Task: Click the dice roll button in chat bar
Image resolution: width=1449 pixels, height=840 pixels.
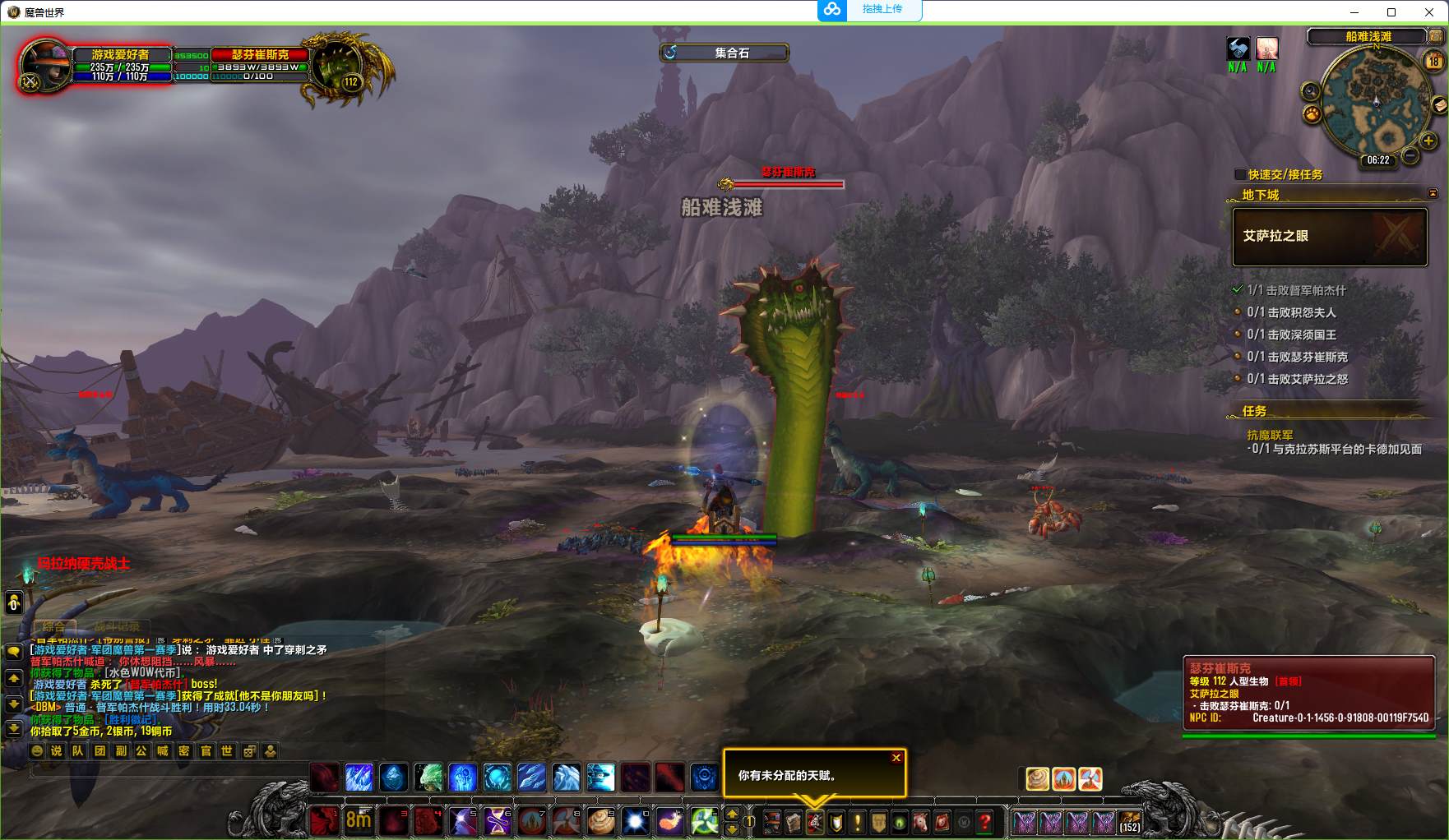Action: (x=248, y=750)
